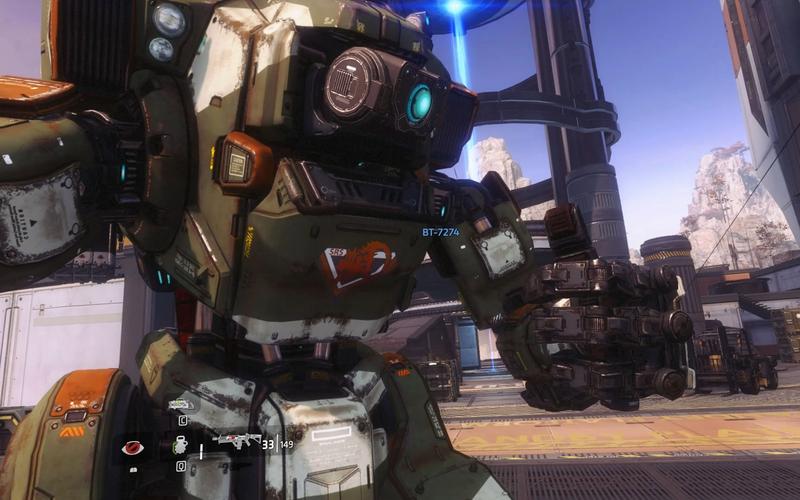Activate the red eye tactical ability icon

[x=131, y=448]
